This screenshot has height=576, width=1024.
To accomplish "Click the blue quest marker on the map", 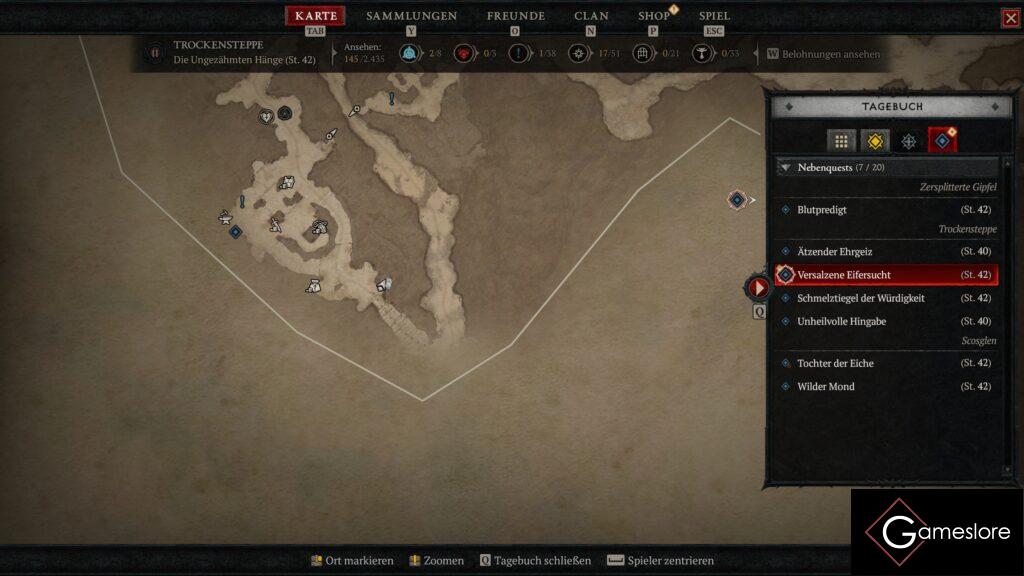I will pyautogui.click(x=235, y=232).
